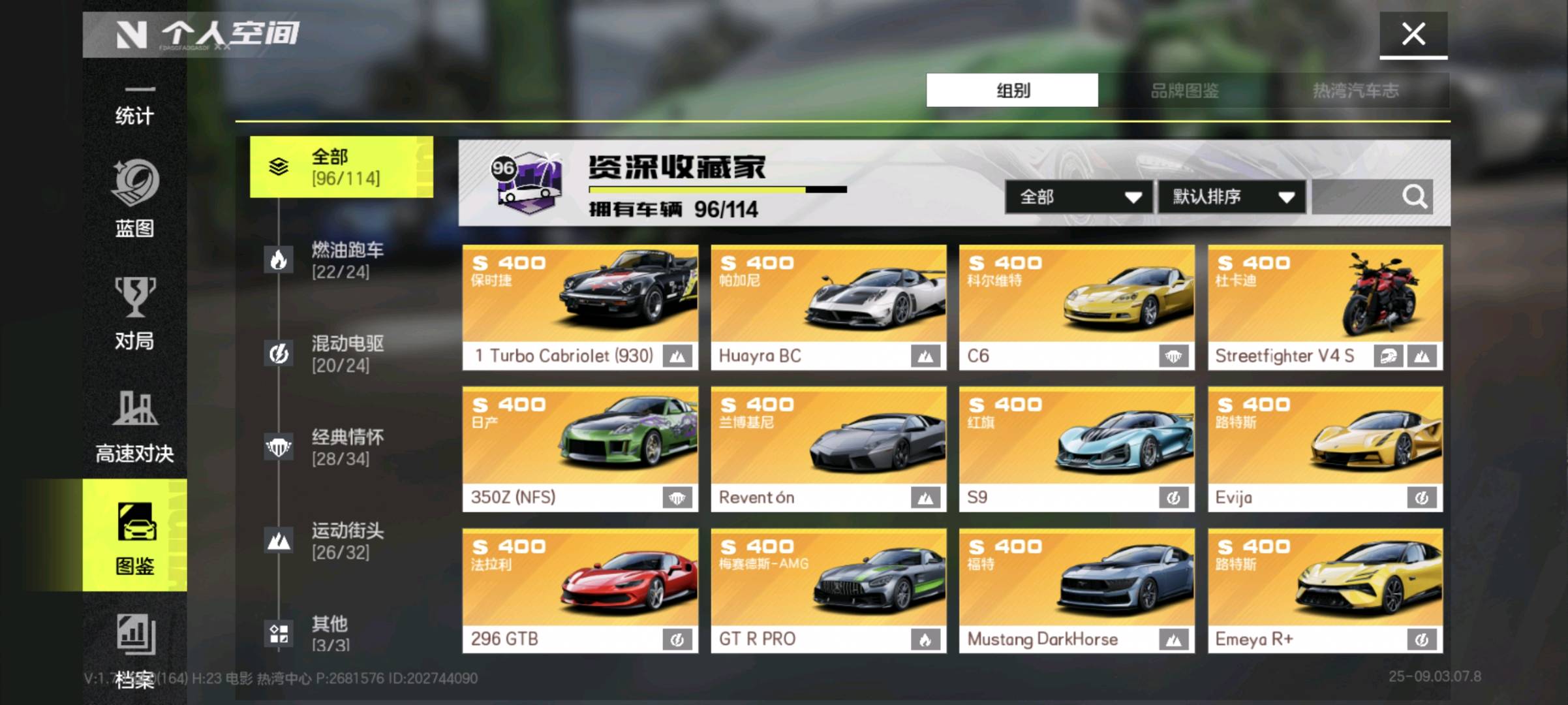Close the personal space window
The width and height of the screenshot is (1568, 705).
tap(1413, 34)
